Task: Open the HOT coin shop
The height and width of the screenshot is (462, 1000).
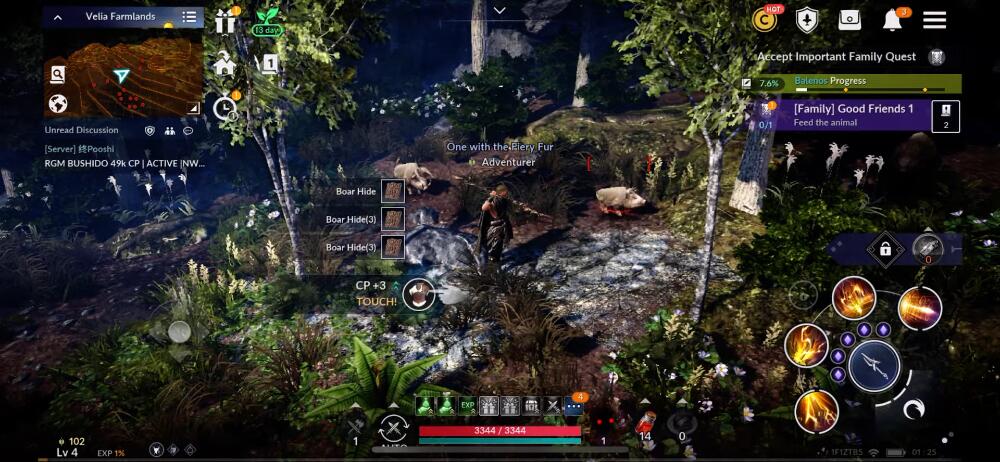Action: tap(766, 20)
